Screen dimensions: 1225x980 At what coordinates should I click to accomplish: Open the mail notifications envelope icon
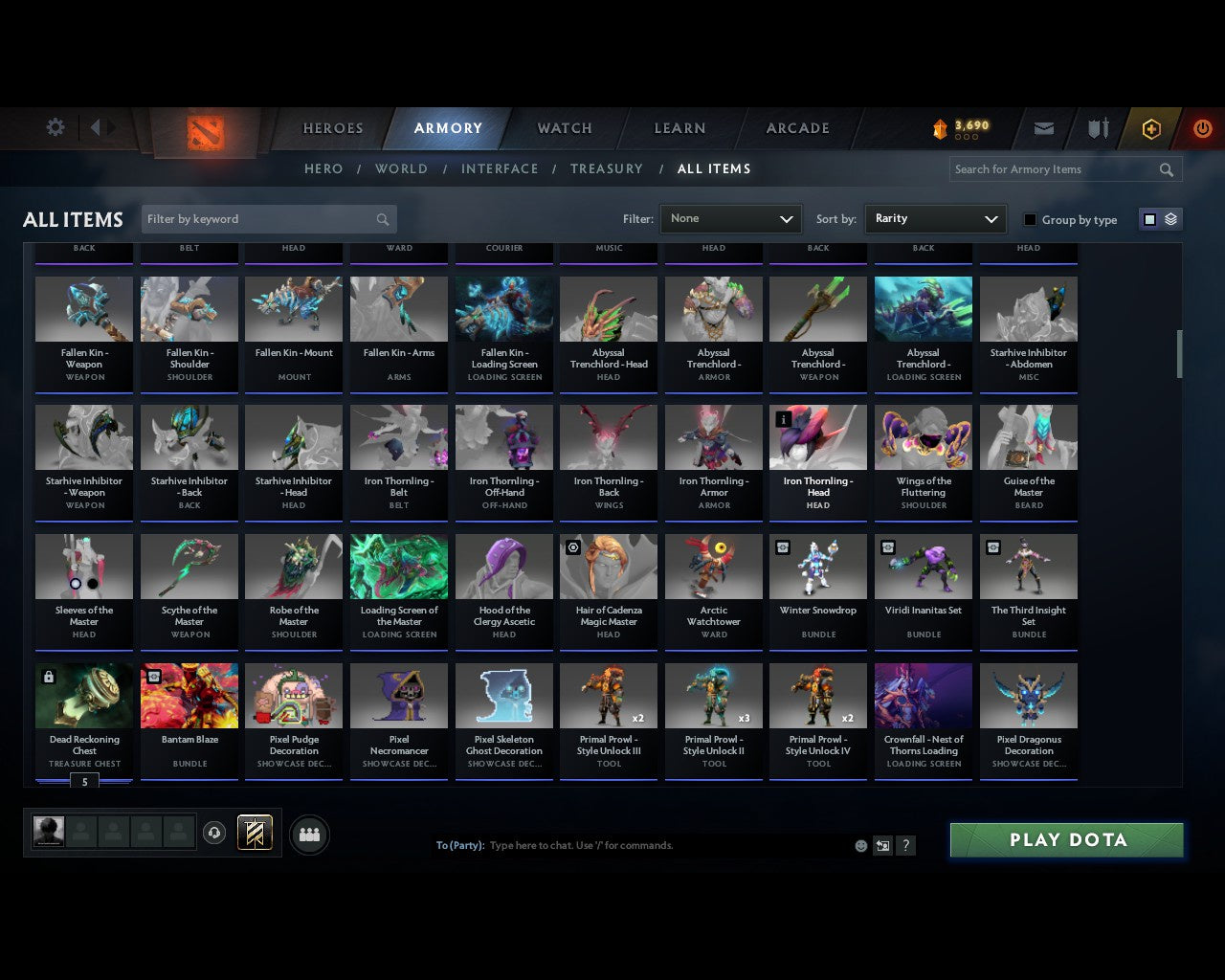(1043, 127)
